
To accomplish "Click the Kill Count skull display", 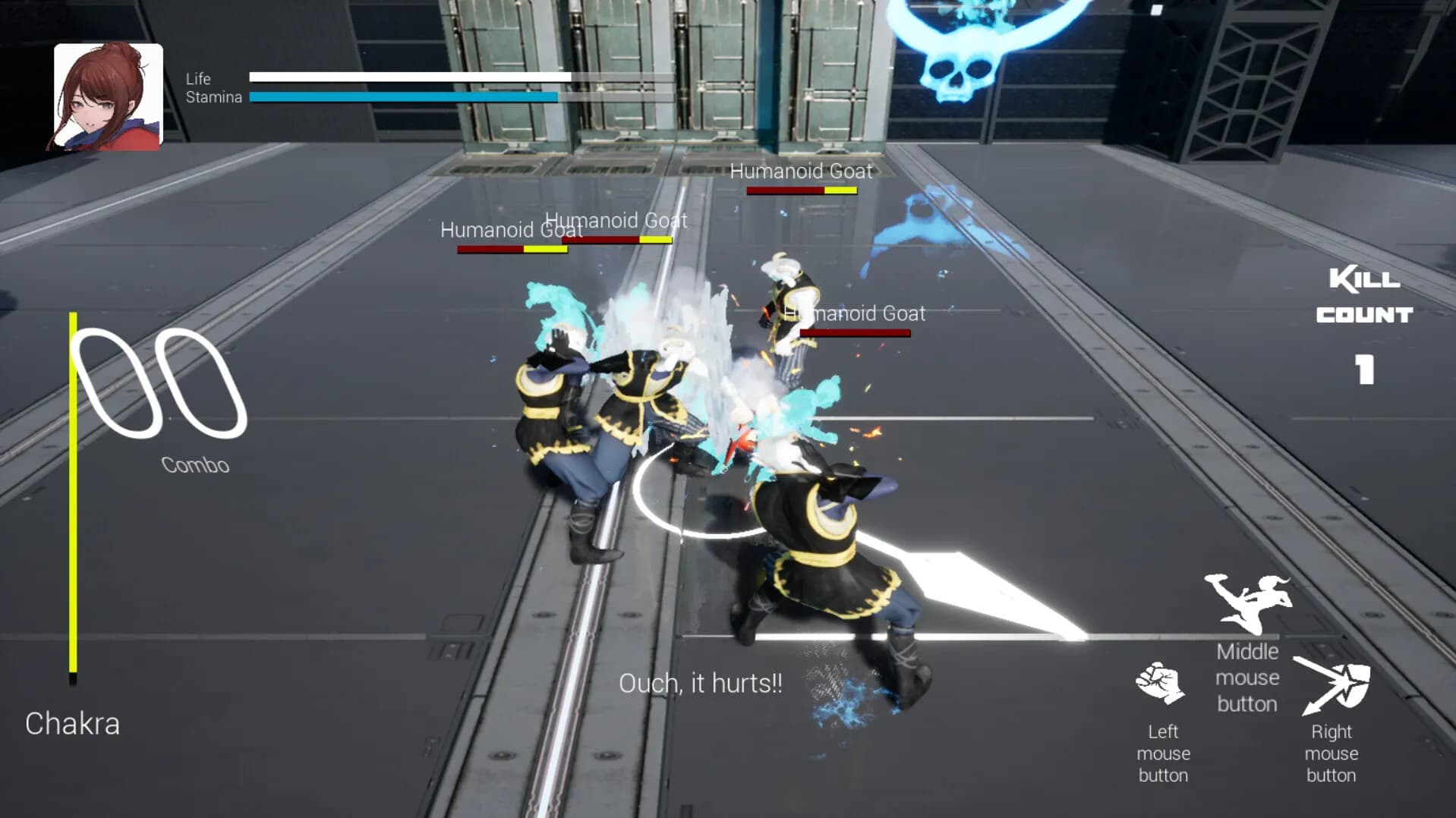I will pyautogui.click(x=1364, y=296).
